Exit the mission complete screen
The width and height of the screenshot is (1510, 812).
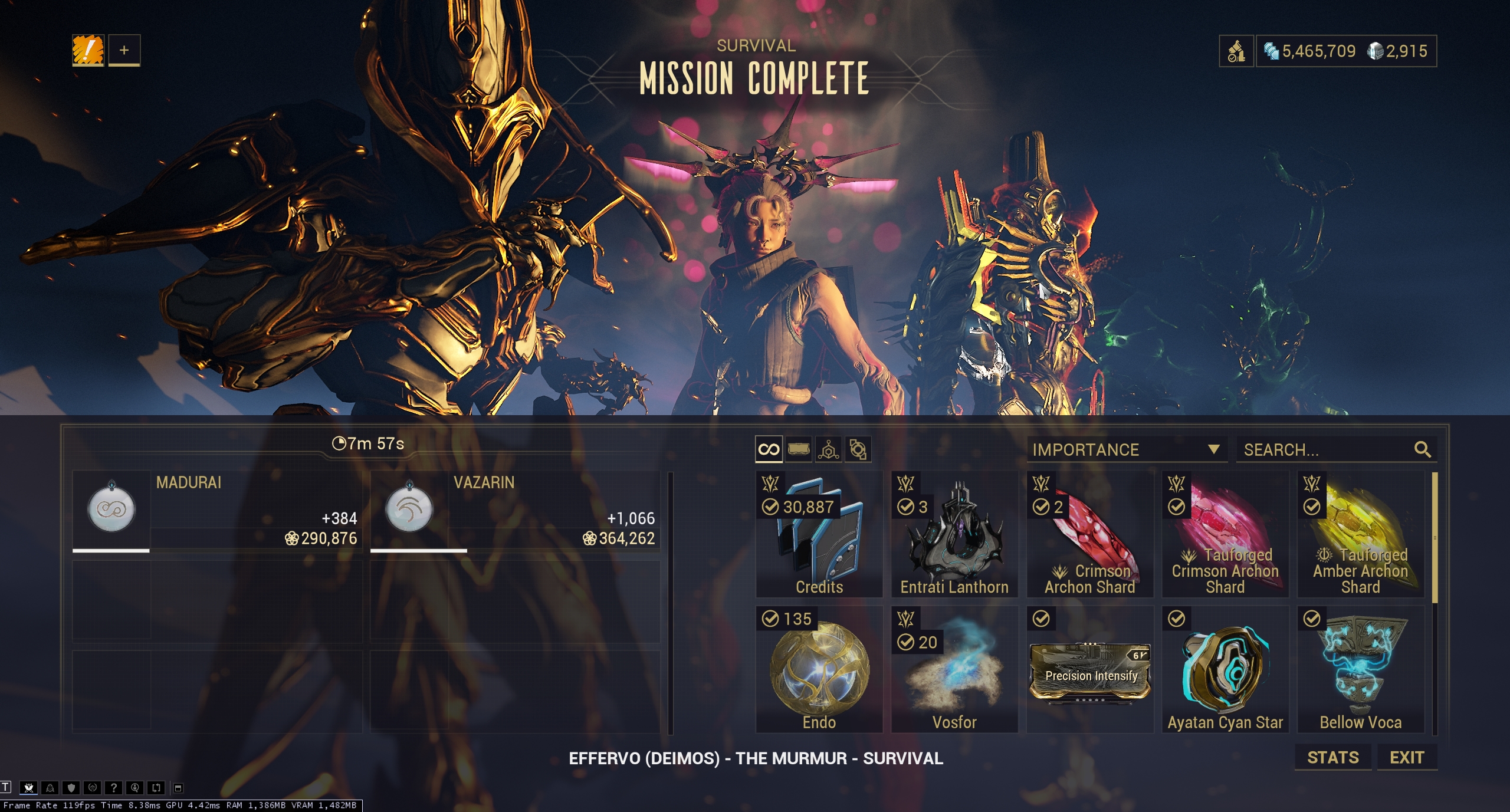tap(1407, 757)
